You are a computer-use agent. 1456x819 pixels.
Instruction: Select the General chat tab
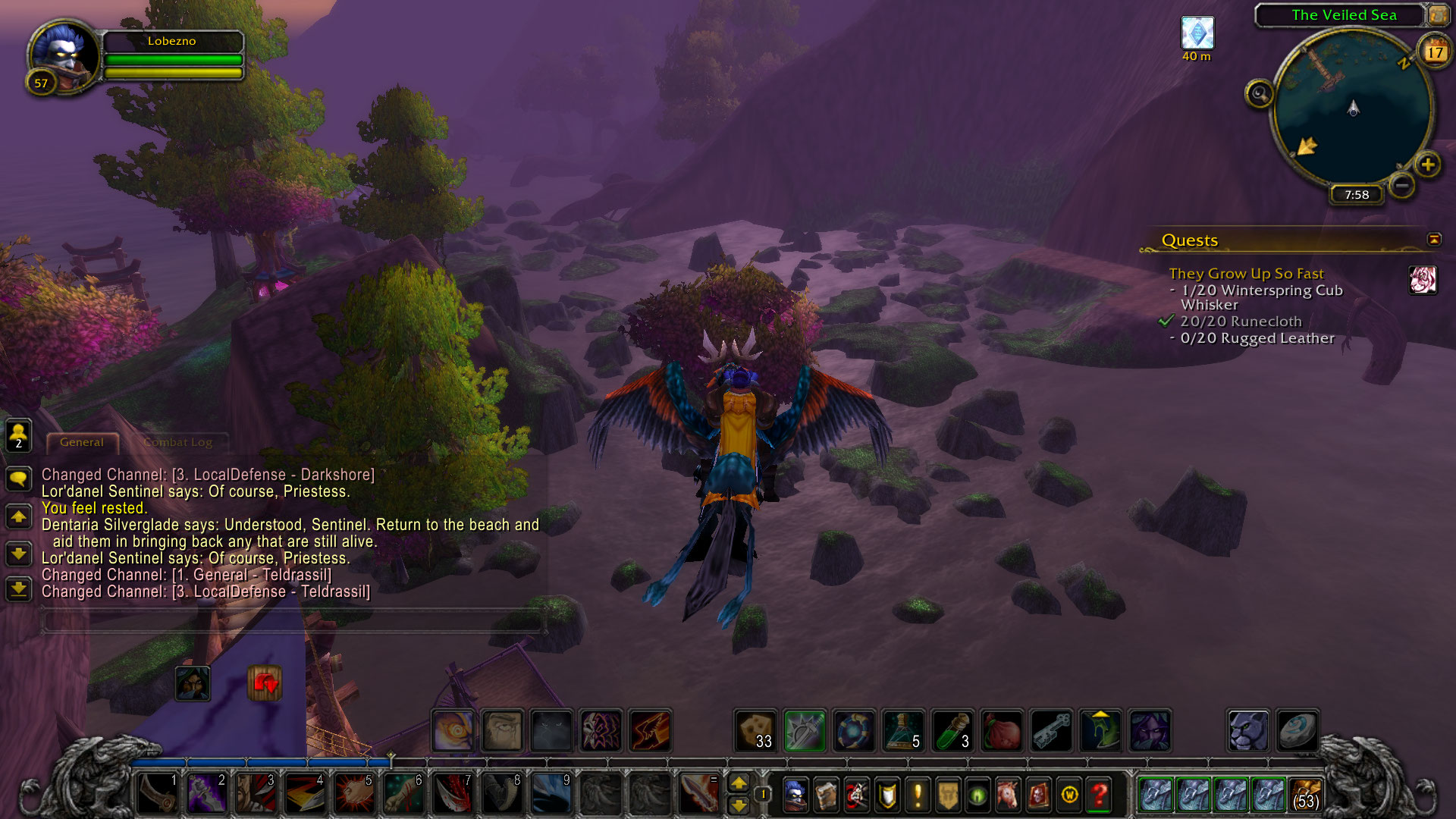(82, 442)
